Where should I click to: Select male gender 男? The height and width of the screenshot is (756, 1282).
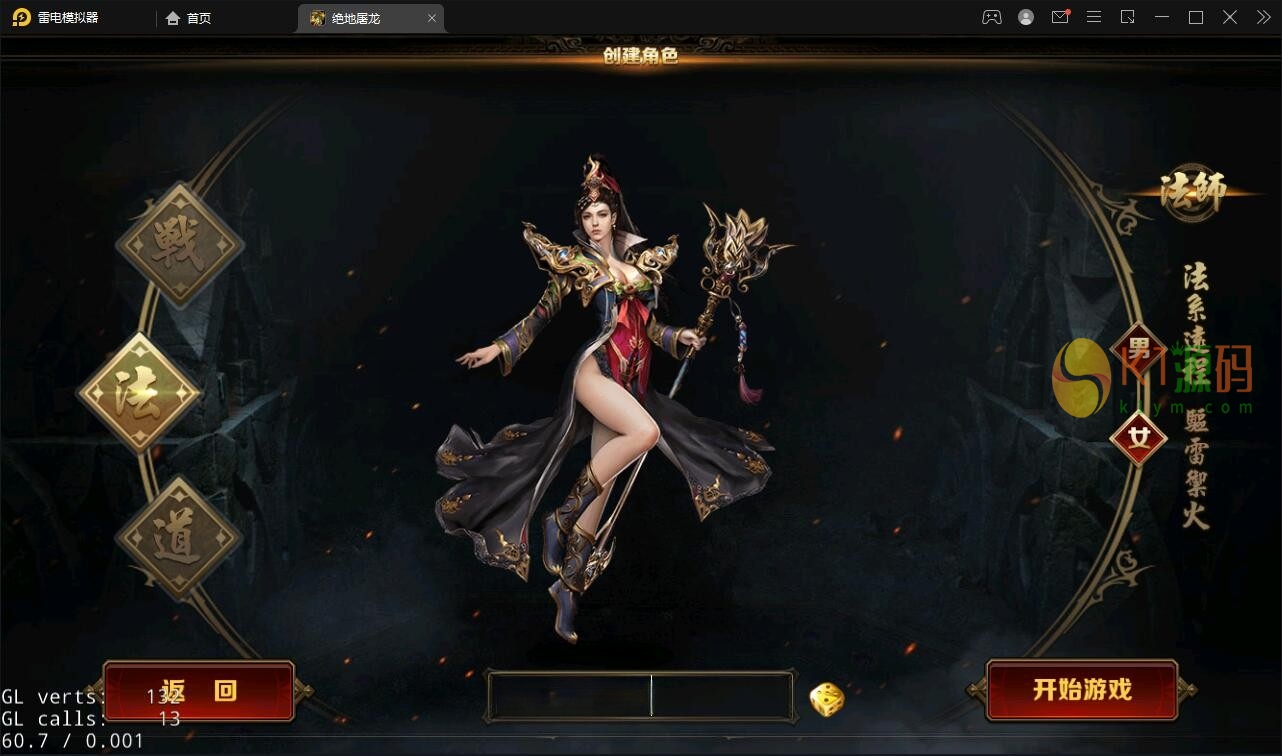click(x=1138, y=350)
